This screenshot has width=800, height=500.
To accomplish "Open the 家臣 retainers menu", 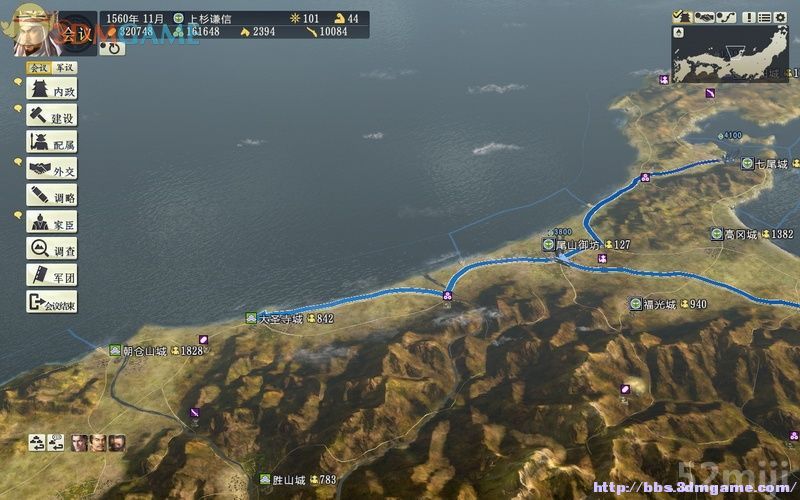I will pyautogui.click(x=51, y=223).
